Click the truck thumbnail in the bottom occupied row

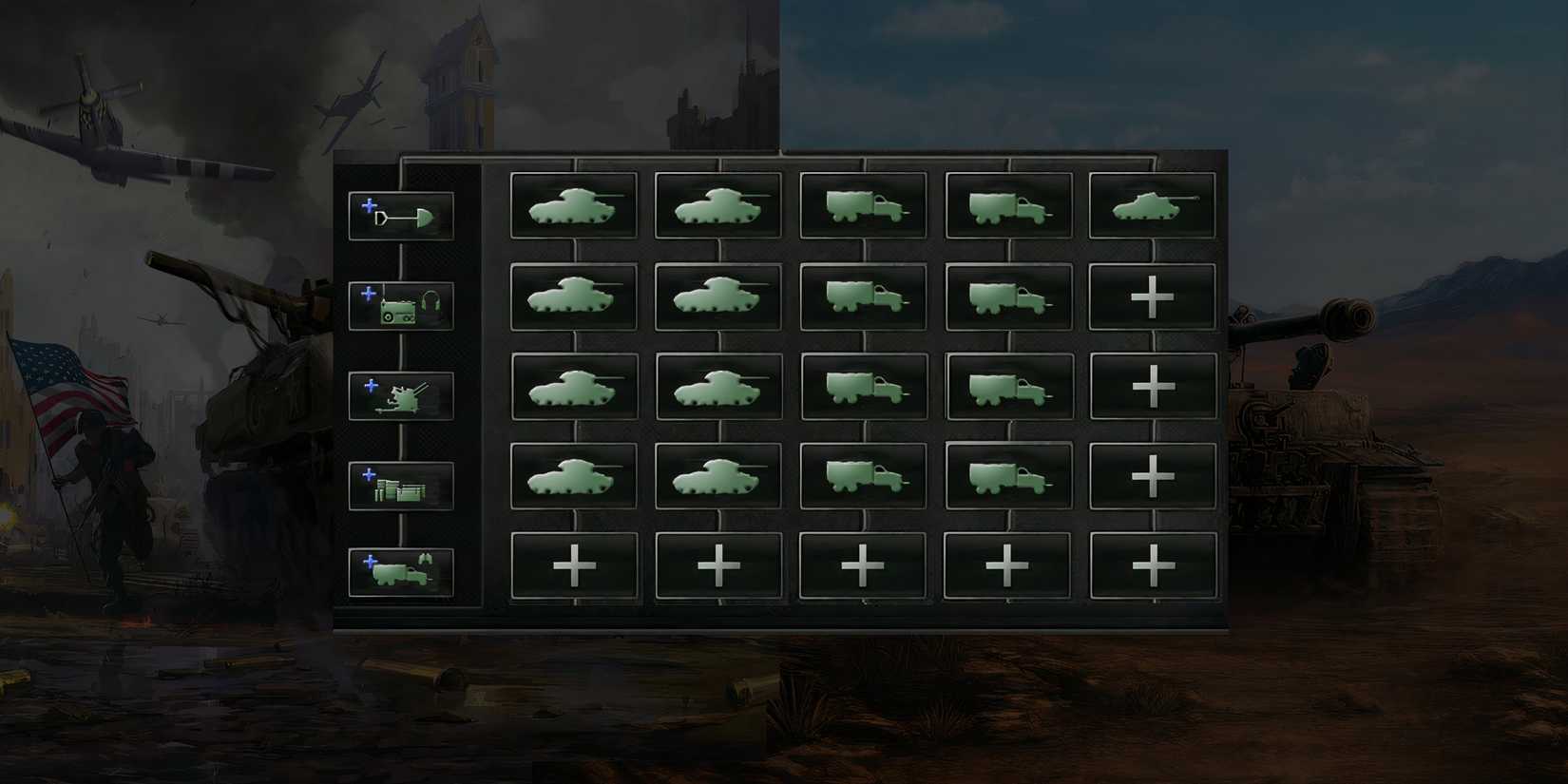(x=863, y=475)
